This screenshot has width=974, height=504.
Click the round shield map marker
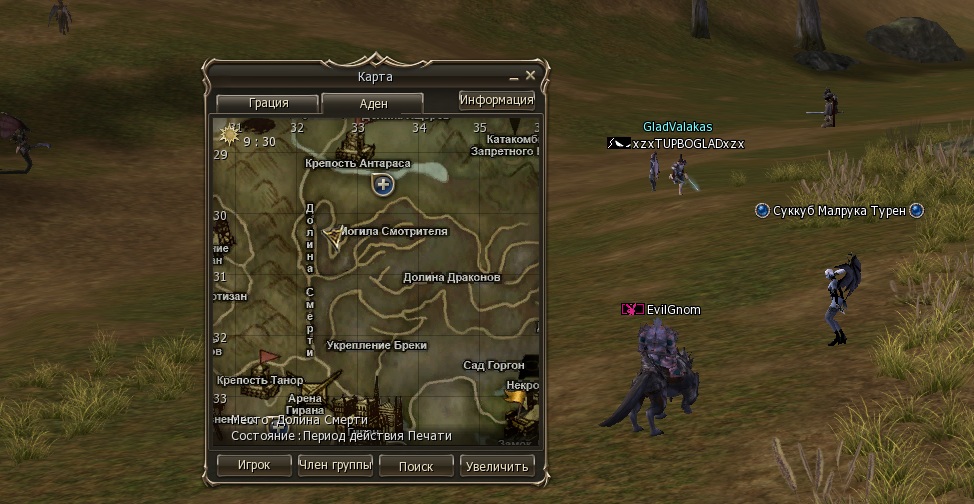click(x=383, y=184)
